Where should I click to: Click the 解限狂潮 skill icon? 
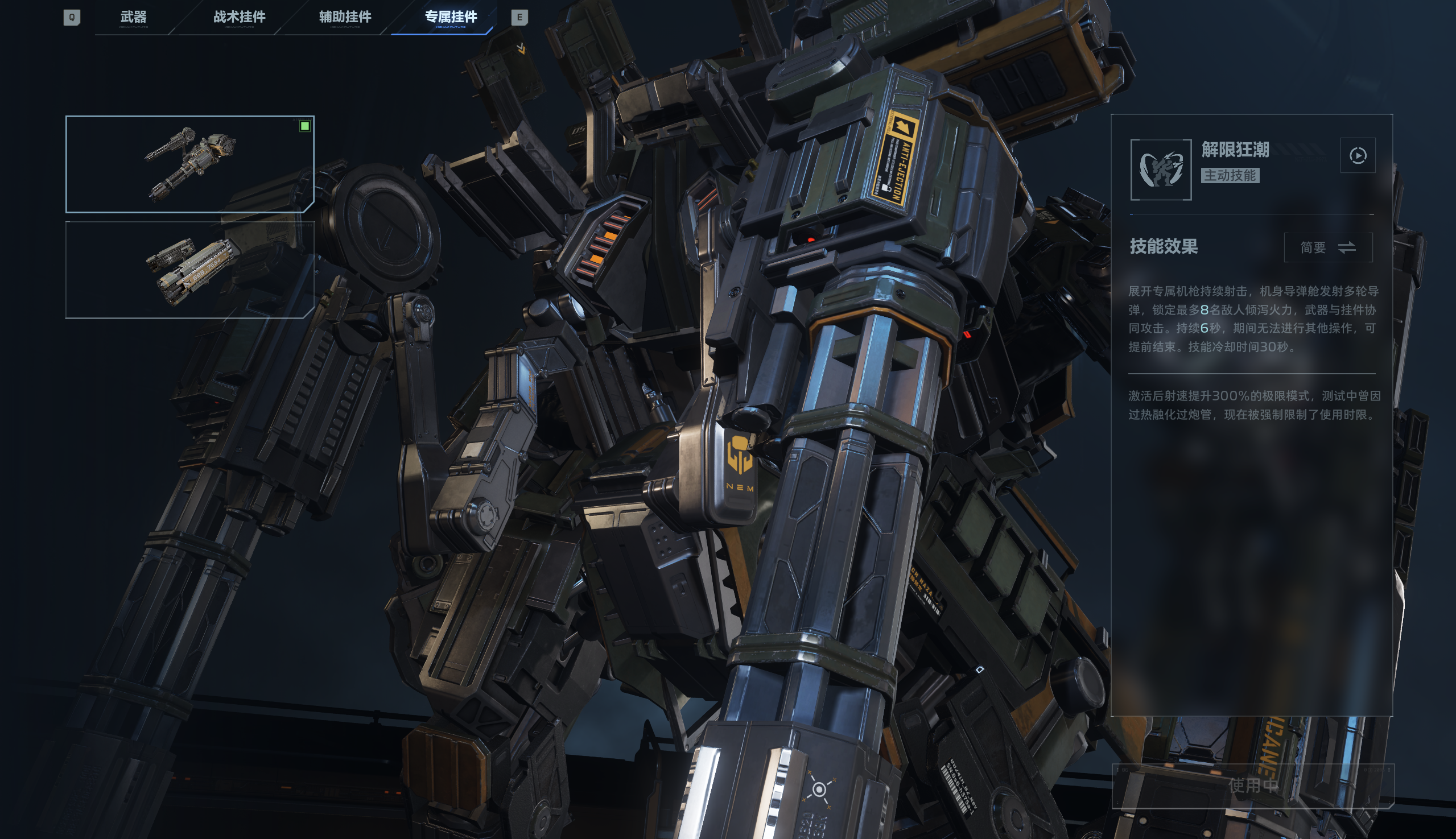click(x=1160, y=170)
